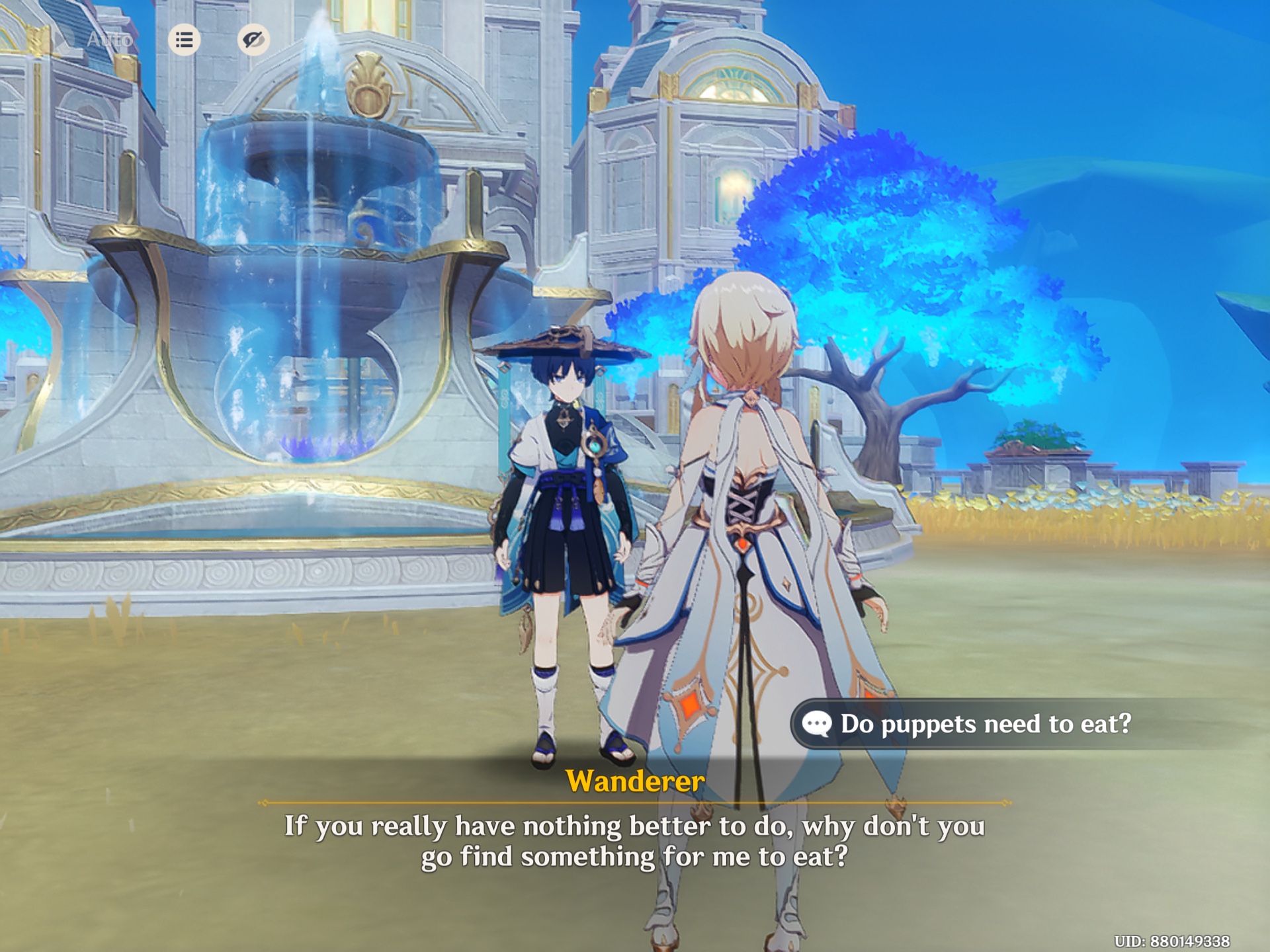Open the dialogue history log icon

click(x=185, y=40)
